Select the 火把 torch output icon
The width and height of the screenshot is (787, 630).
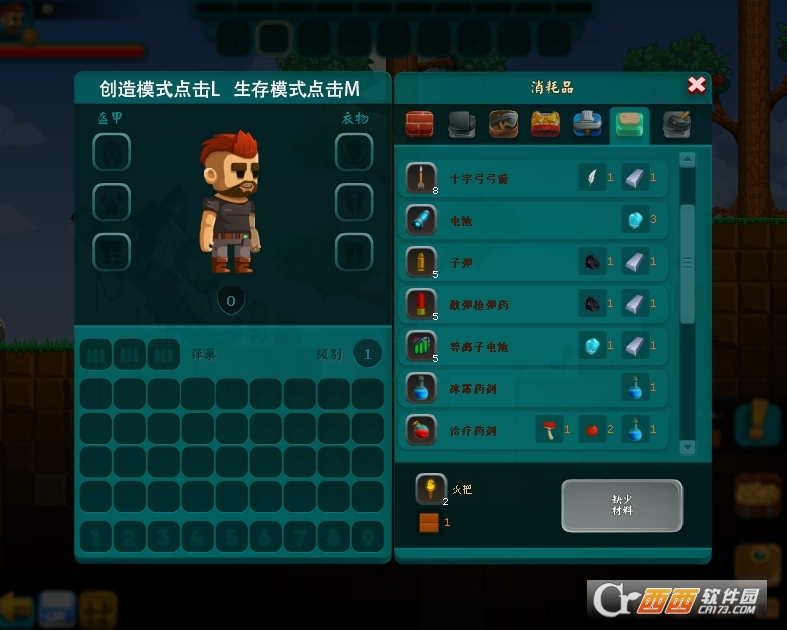click(431, 489)
